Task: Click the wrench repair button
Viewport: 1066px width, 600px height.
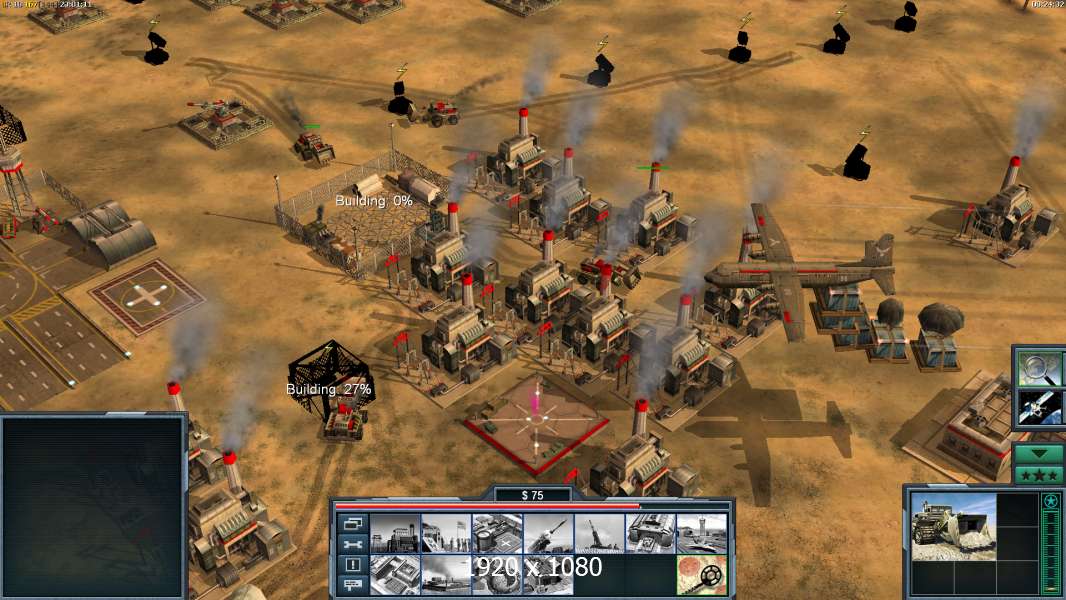Action: click(x=353, y=544)
